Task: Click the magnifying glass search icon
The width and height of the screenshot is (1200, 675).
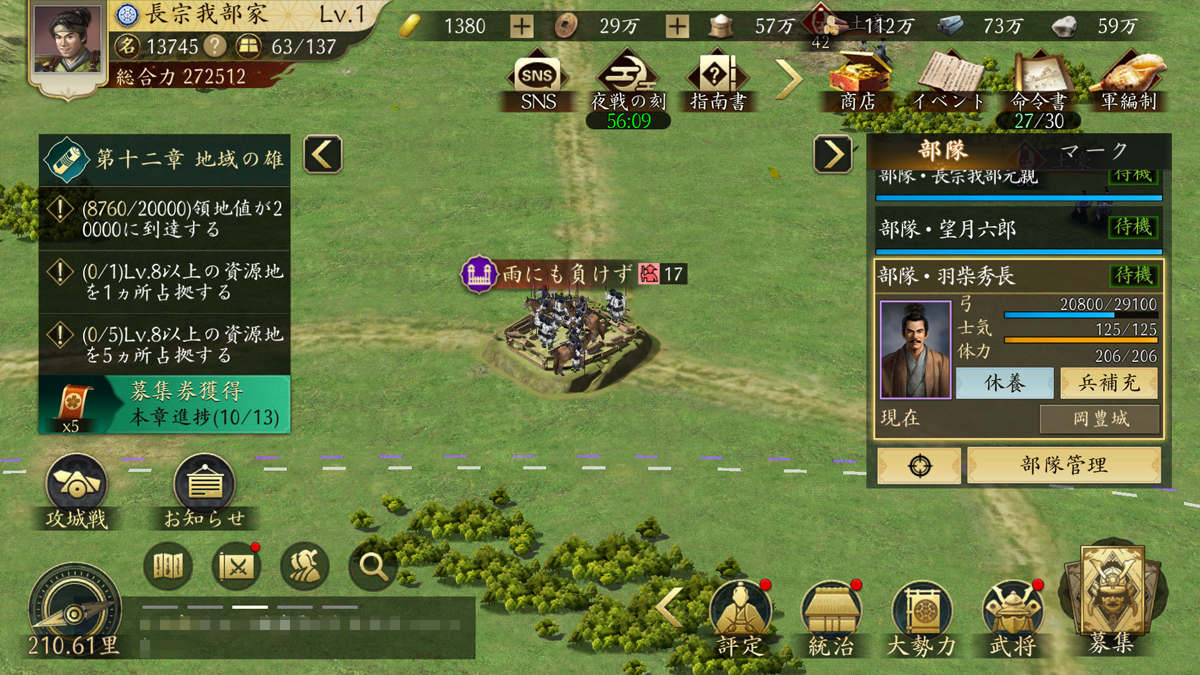Action: pyautogui.click(x=374, y=567)
